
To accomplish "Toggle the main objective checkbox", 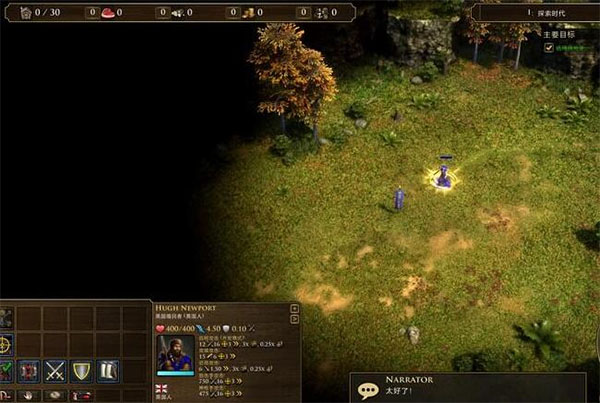I will 548,46.
